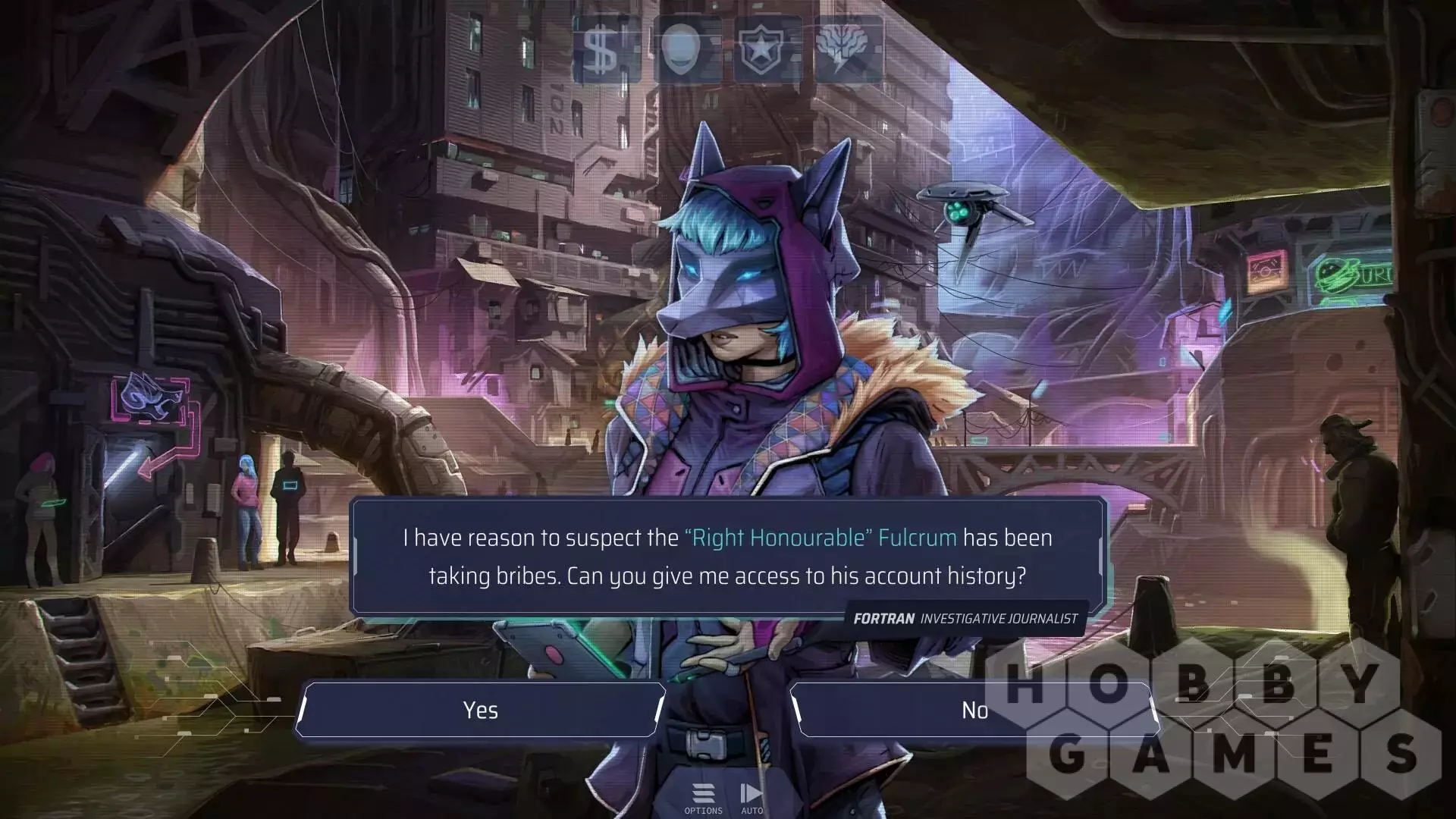This screenshot has height=819, width=1456.
Task: Check the dollar sign money icon
Action: (606, 49)
